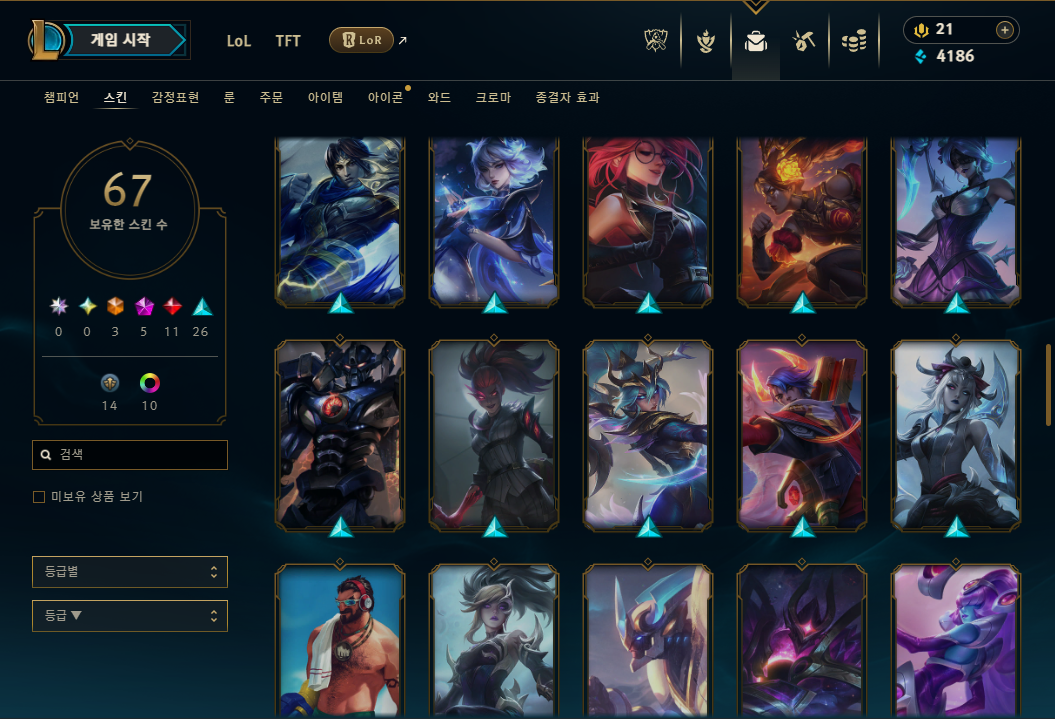This screenshot has height=720, width=1055.
Task: Toggle the 미보유 상품 보기 checkbox
Action: (39, 497)
